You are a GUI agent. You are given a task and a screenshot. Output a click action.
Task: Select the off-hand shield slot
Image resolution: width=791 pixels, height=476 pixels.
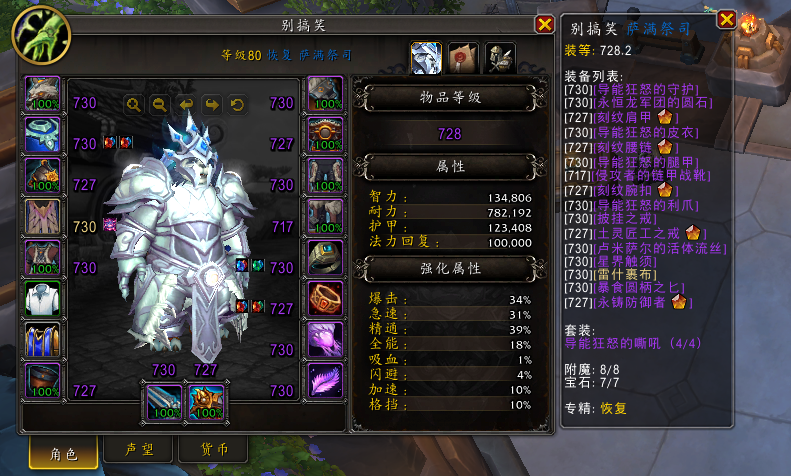(x=206, y=402)
